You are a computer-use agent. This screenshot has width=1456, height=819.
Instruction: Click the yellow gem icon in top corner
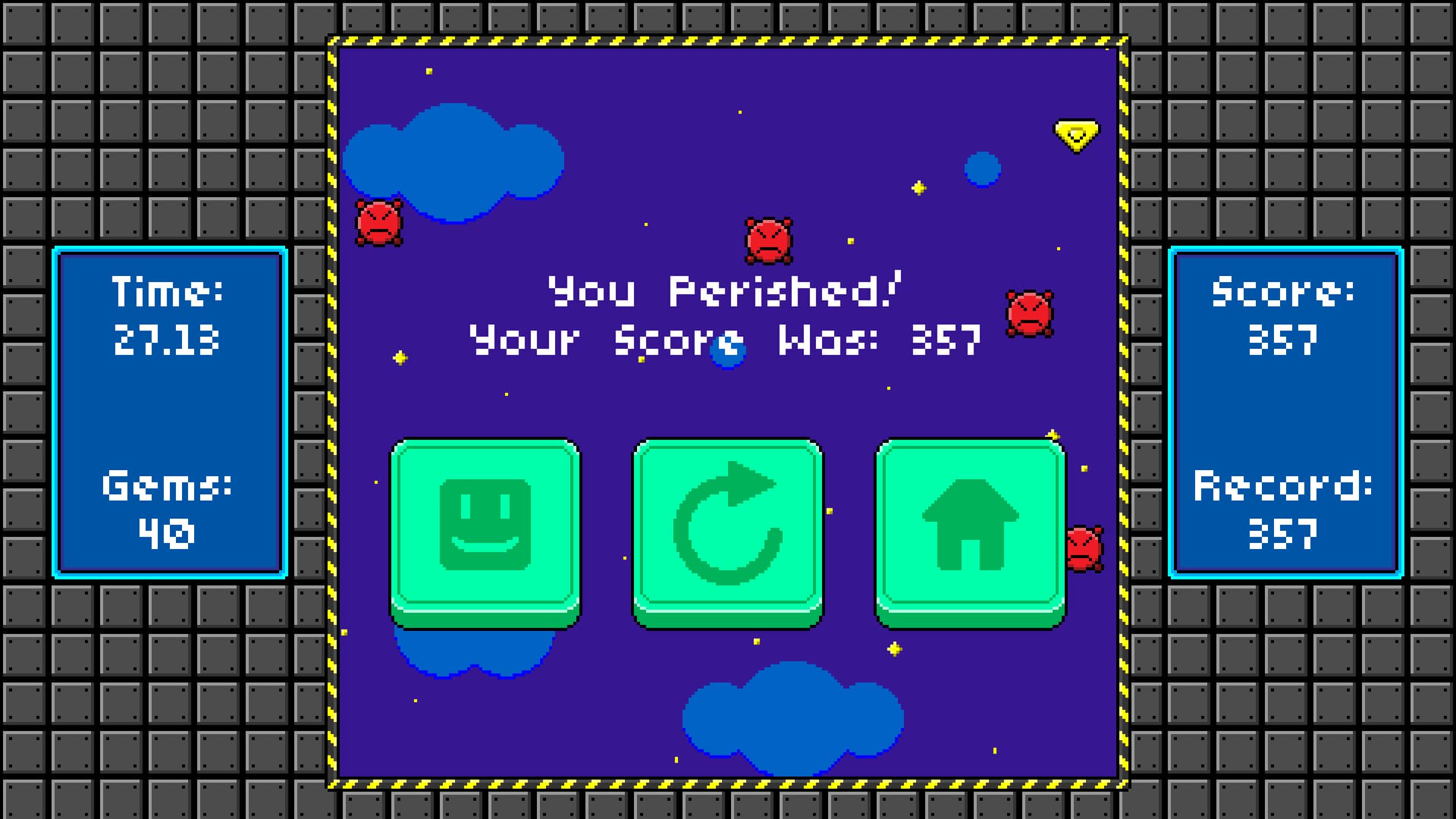point(1076,134)
